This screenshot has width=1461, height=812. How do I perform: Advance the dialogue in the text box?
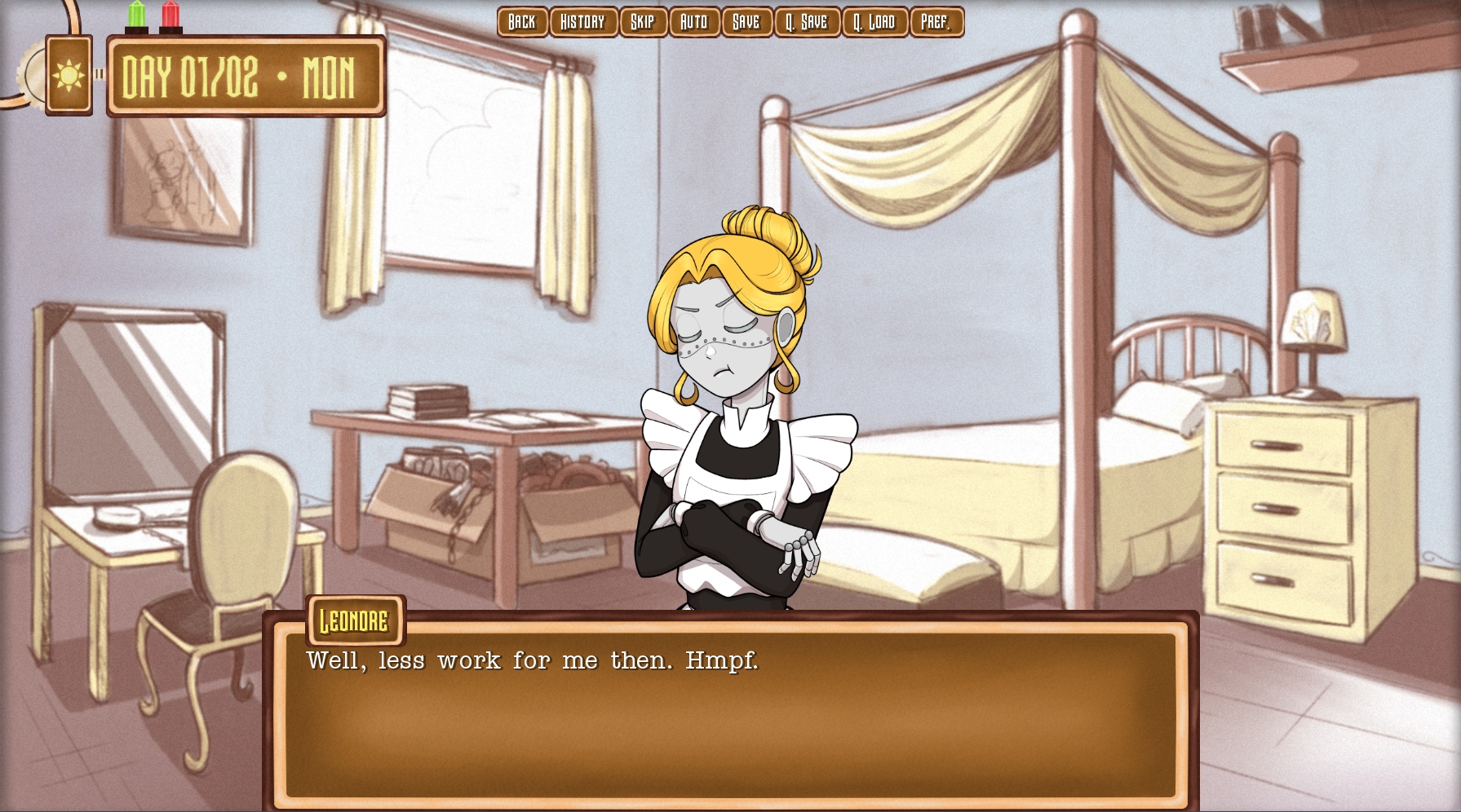[x=730, y=717]
